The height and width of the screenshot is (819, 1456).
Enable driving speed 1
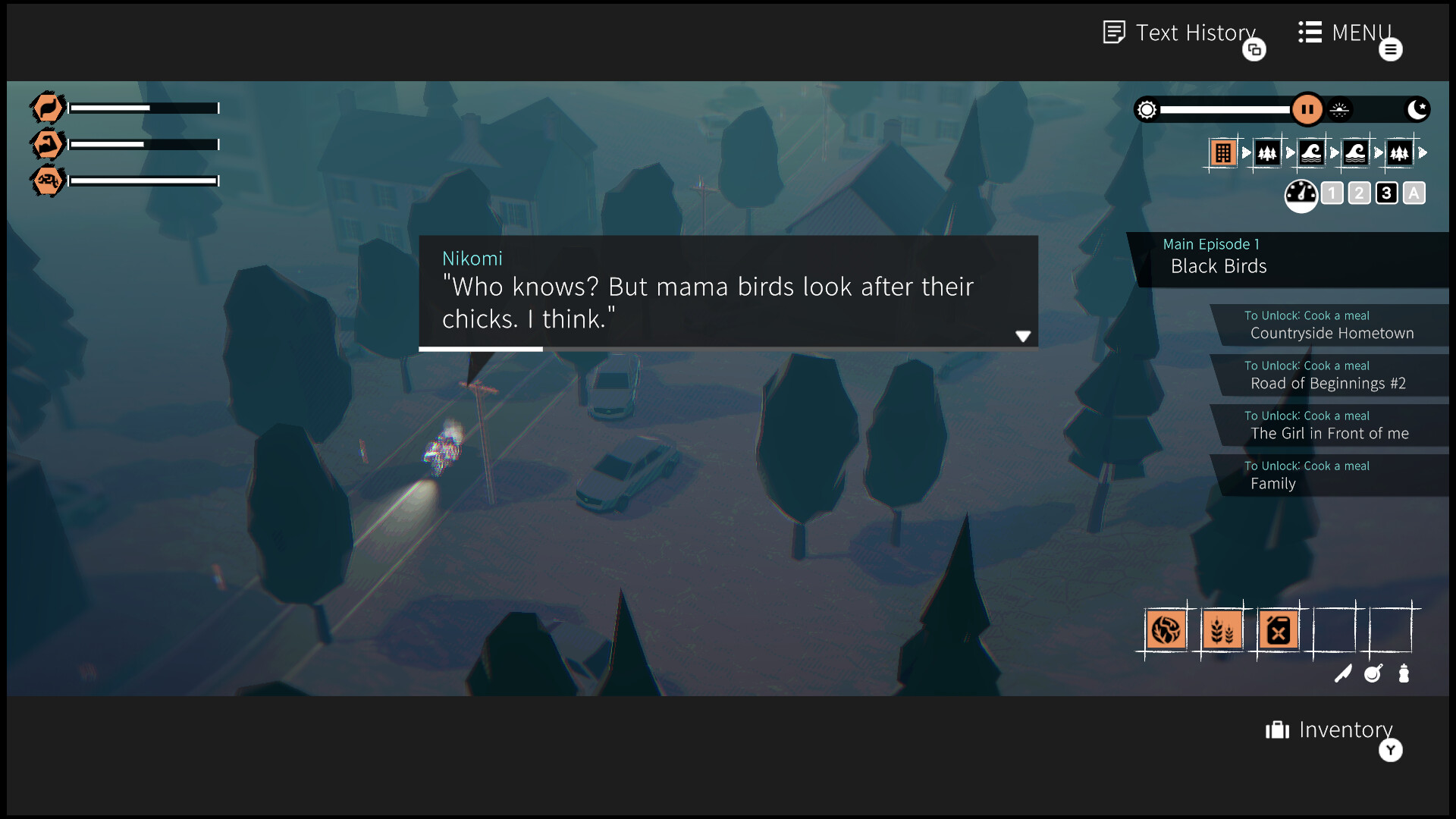click(1332, 193)
